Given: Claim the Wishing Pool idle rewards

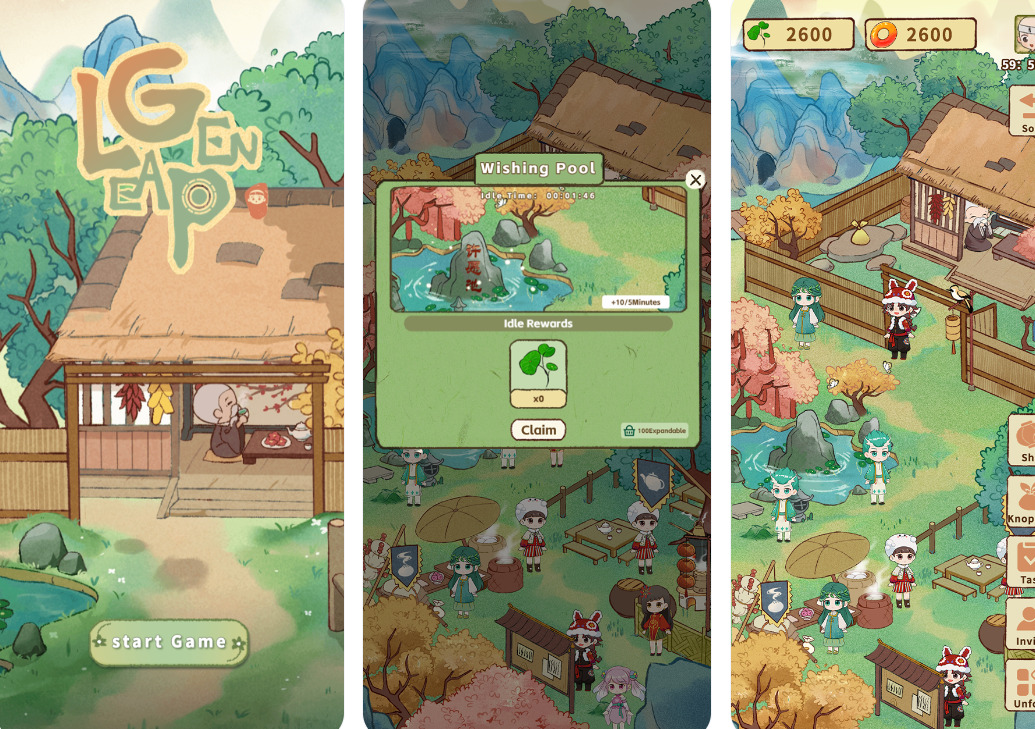Looking at the screenshot, I should click(538, 430).
